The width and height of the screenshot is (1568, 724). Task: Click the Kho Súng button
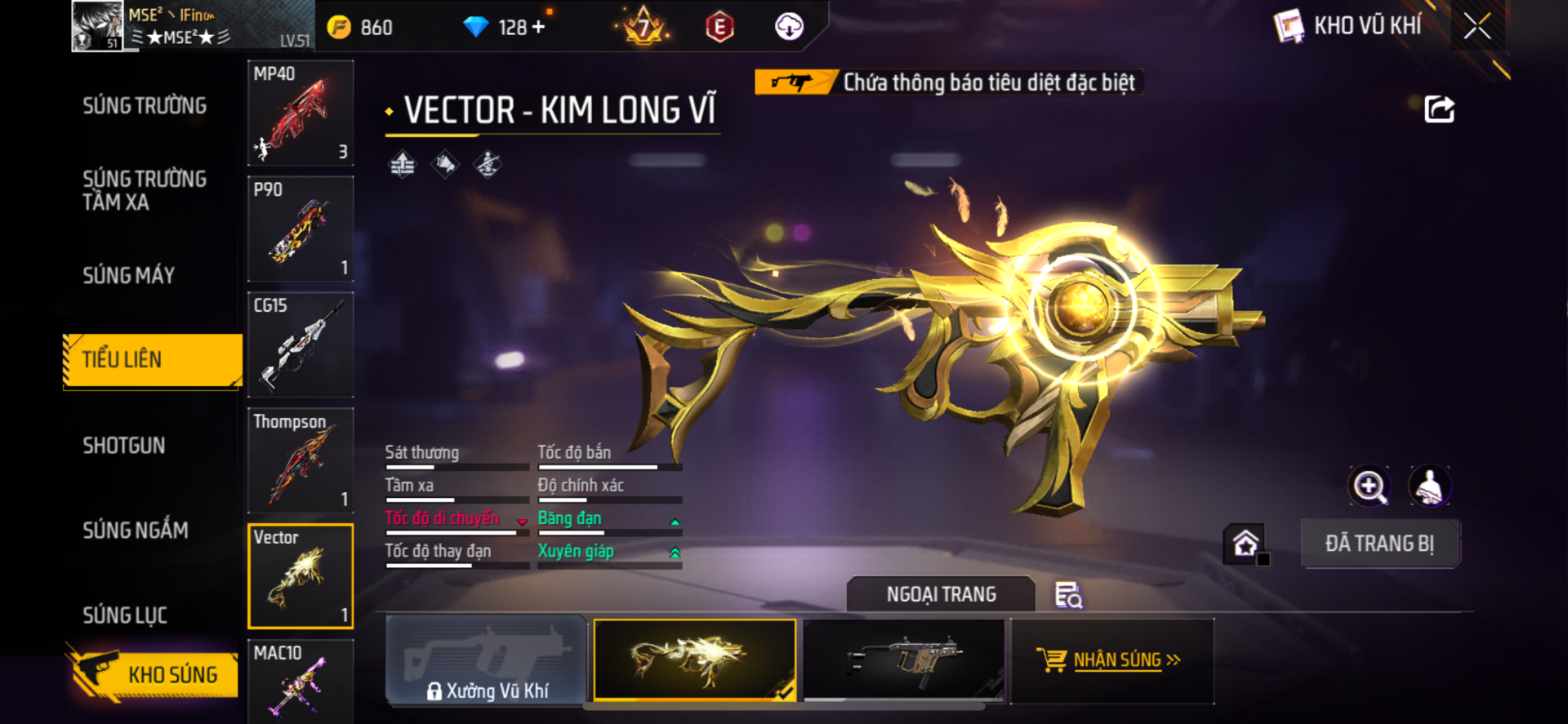coord(155,674)
